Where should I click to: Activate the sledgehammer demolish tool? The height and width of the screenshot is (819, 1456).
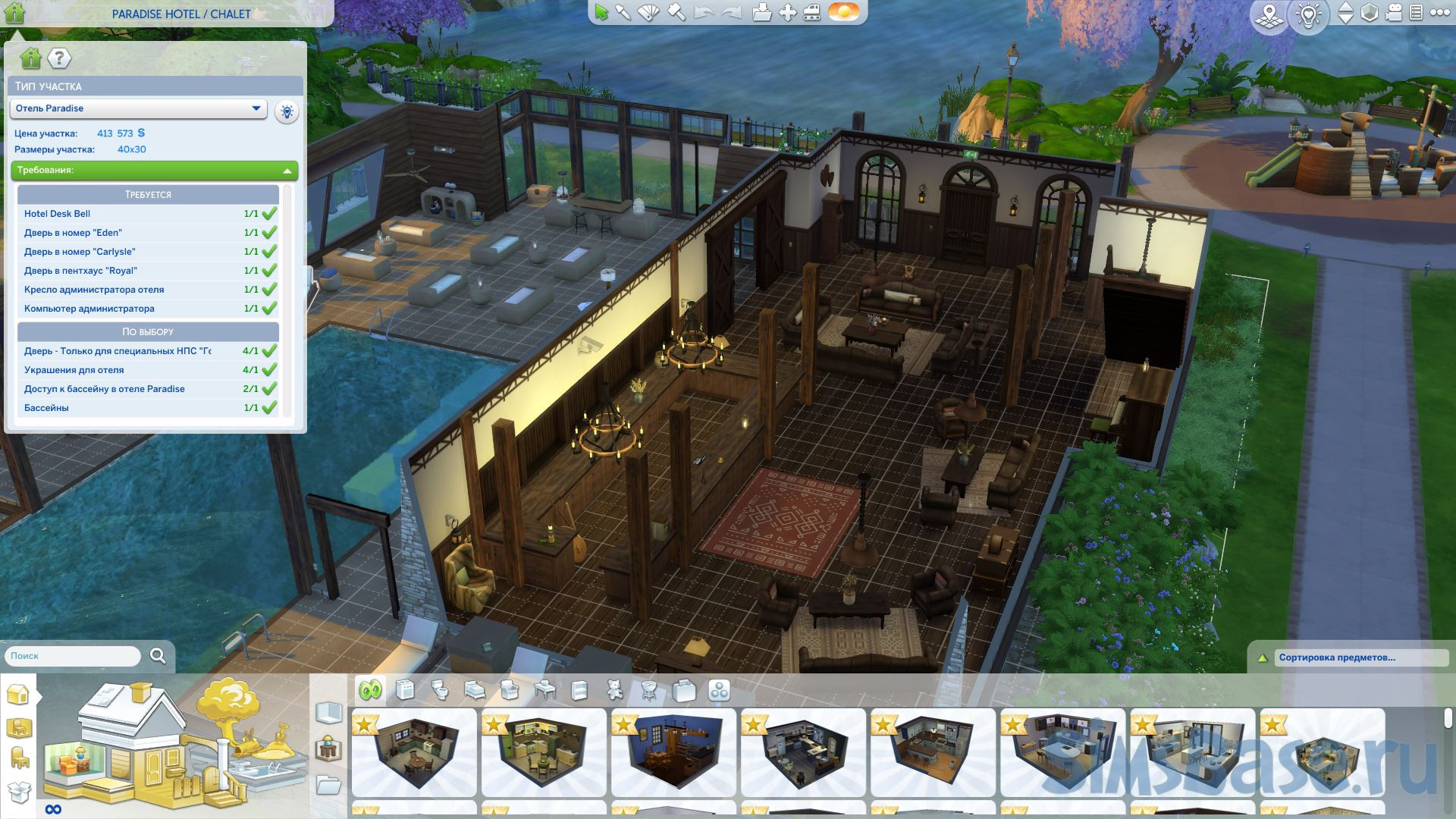pyautogui.click(x=676, y=13)
